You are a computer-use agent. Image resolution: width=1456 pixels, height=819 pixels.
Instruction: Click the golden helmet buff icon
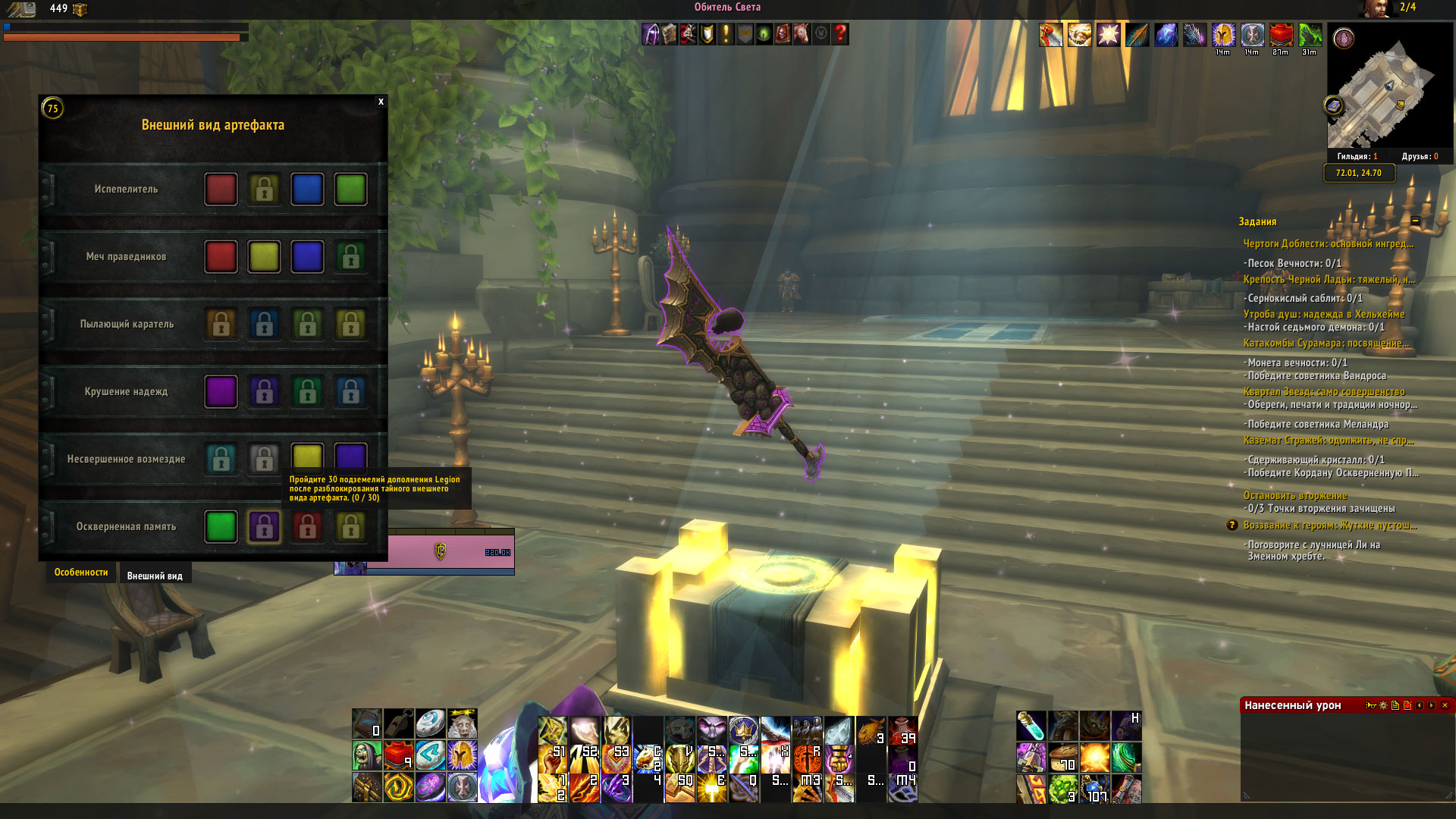pyautogui.click(x=1222, y=35)
